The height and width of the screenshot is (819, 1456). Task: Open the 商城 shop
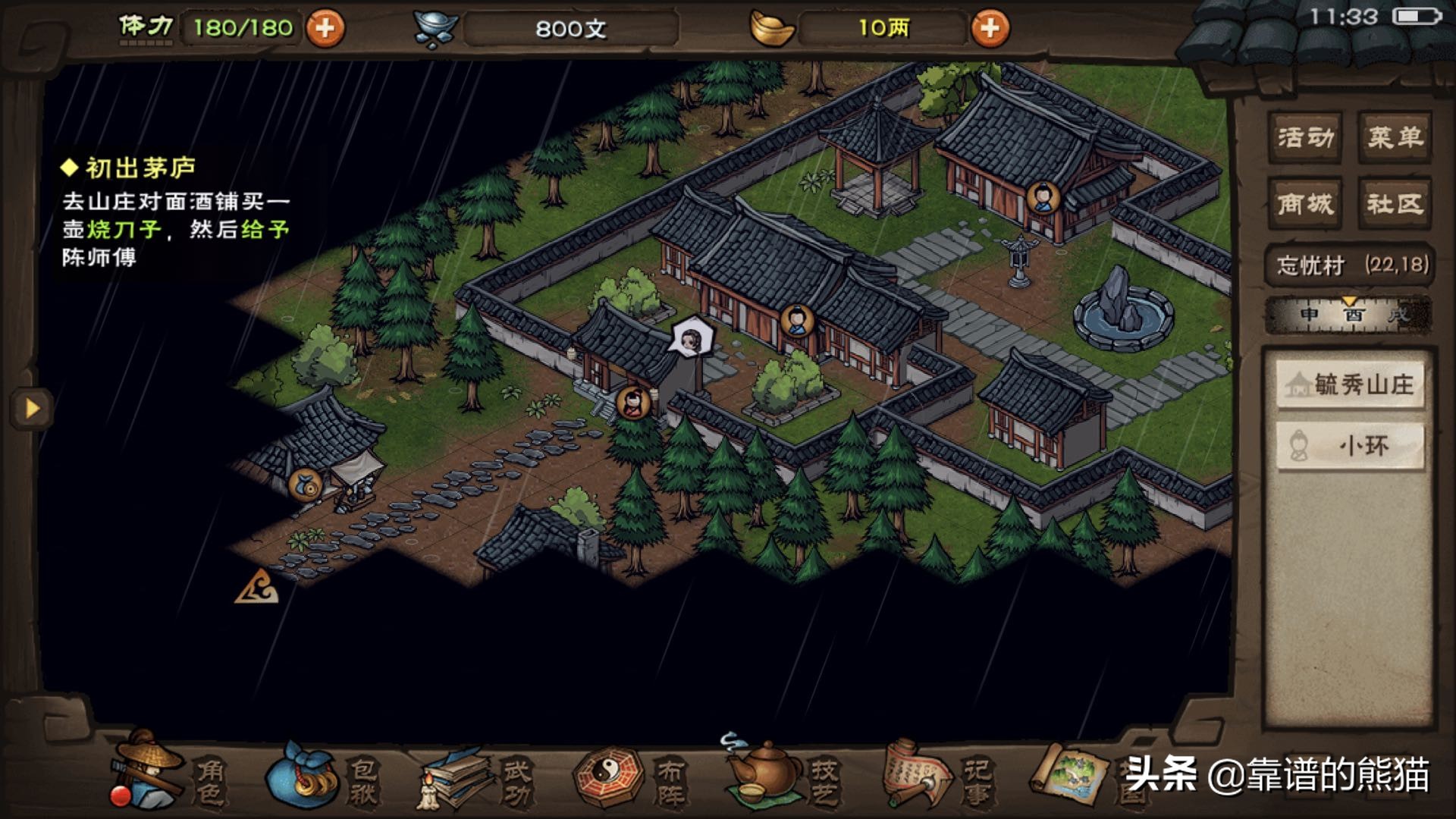coord(1304,203)
